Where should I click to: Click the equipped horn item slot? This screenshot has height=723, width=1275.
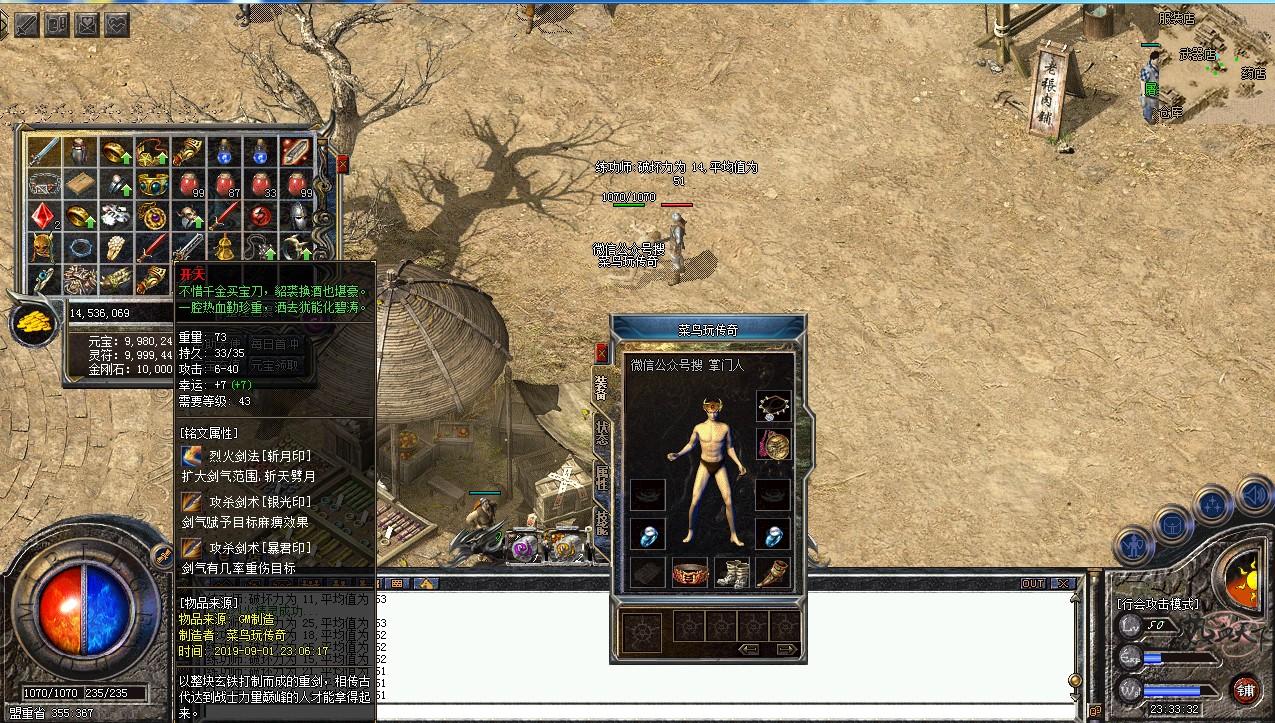[x=773, y=573]
